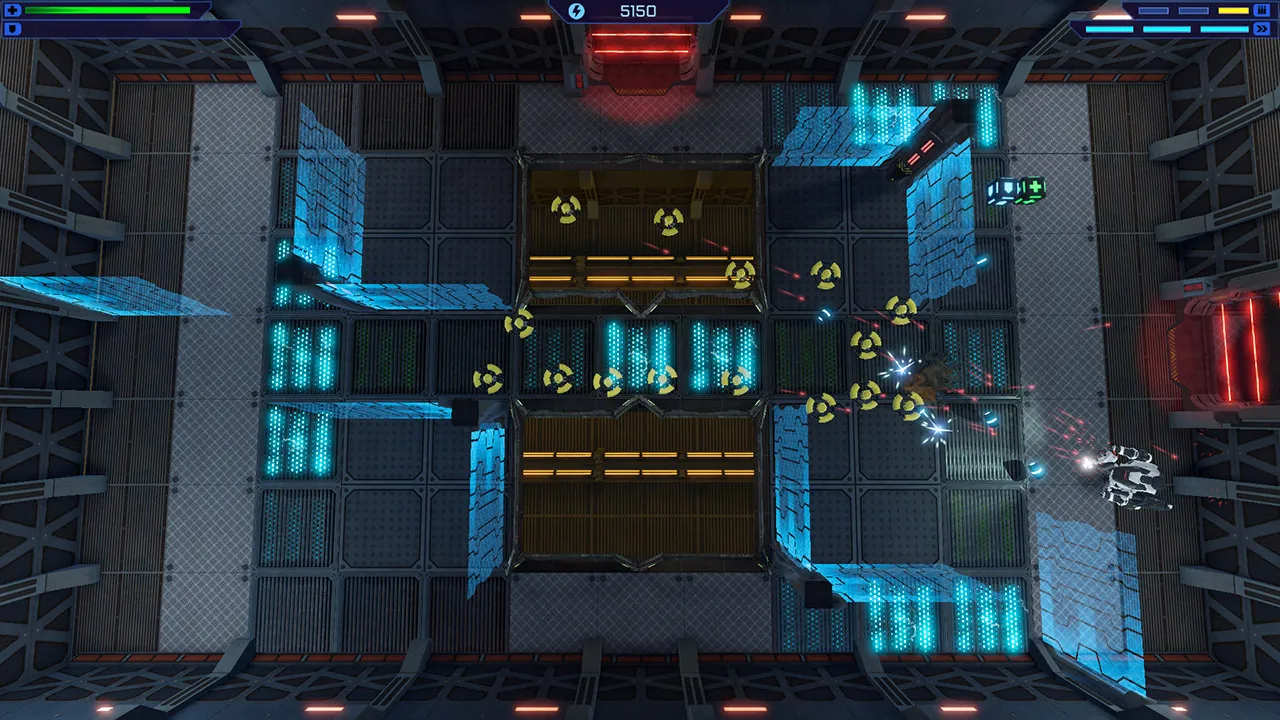1280x720 pixels.
Task: Expand the score display header panel
Action: pos(640,11)
